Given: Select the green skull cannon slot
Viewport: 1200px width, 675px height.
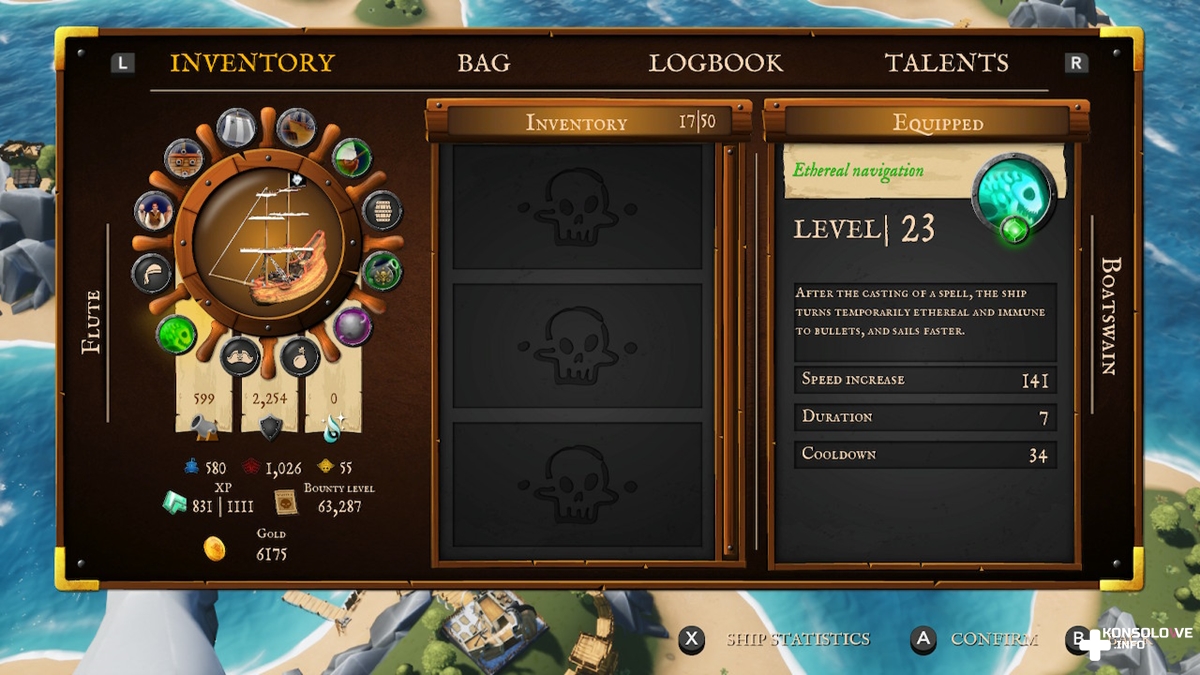Looking at the screenshot, I should 382,270.
